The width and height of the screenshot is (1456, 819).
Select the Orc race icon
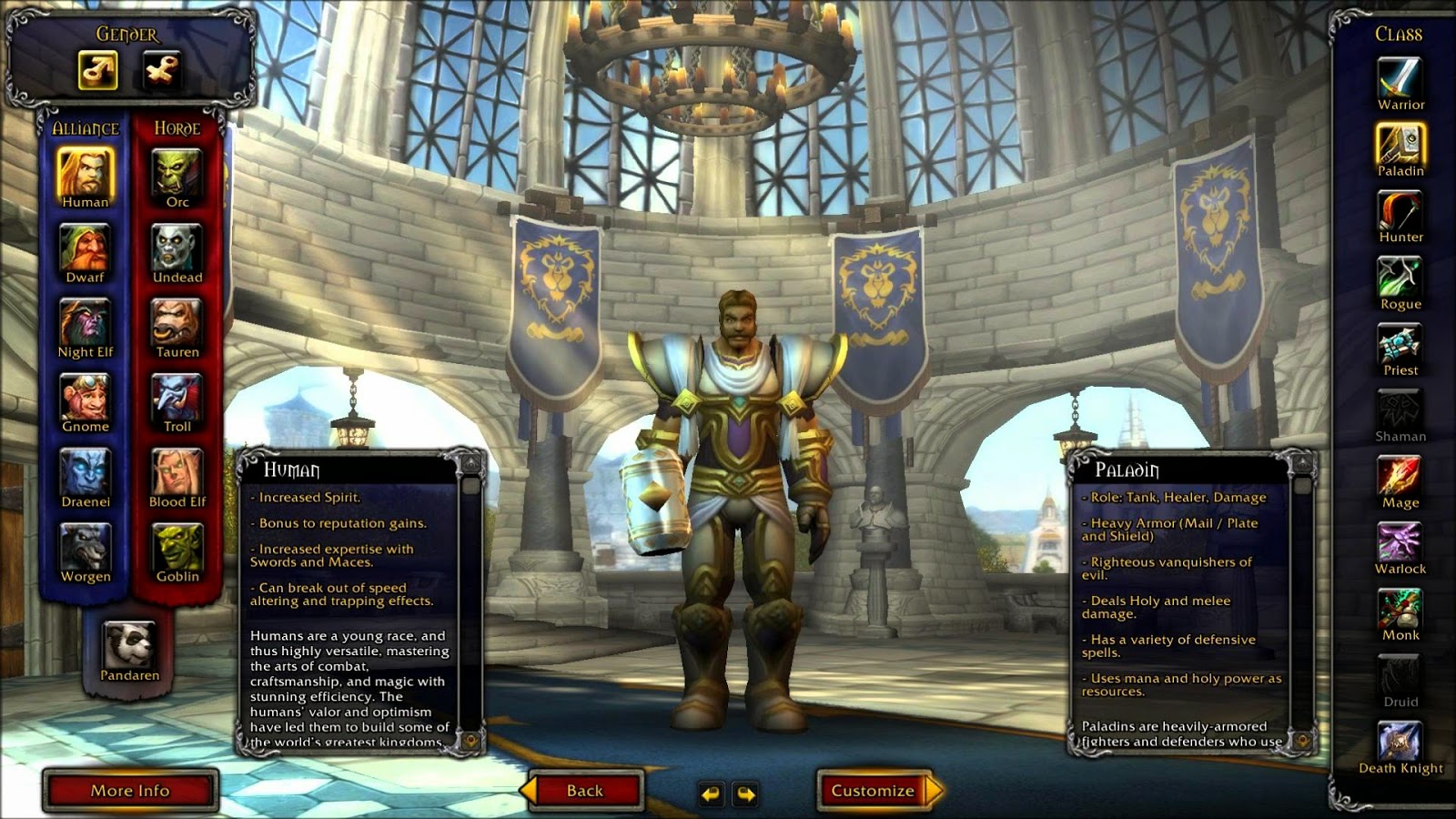(175, 170)
